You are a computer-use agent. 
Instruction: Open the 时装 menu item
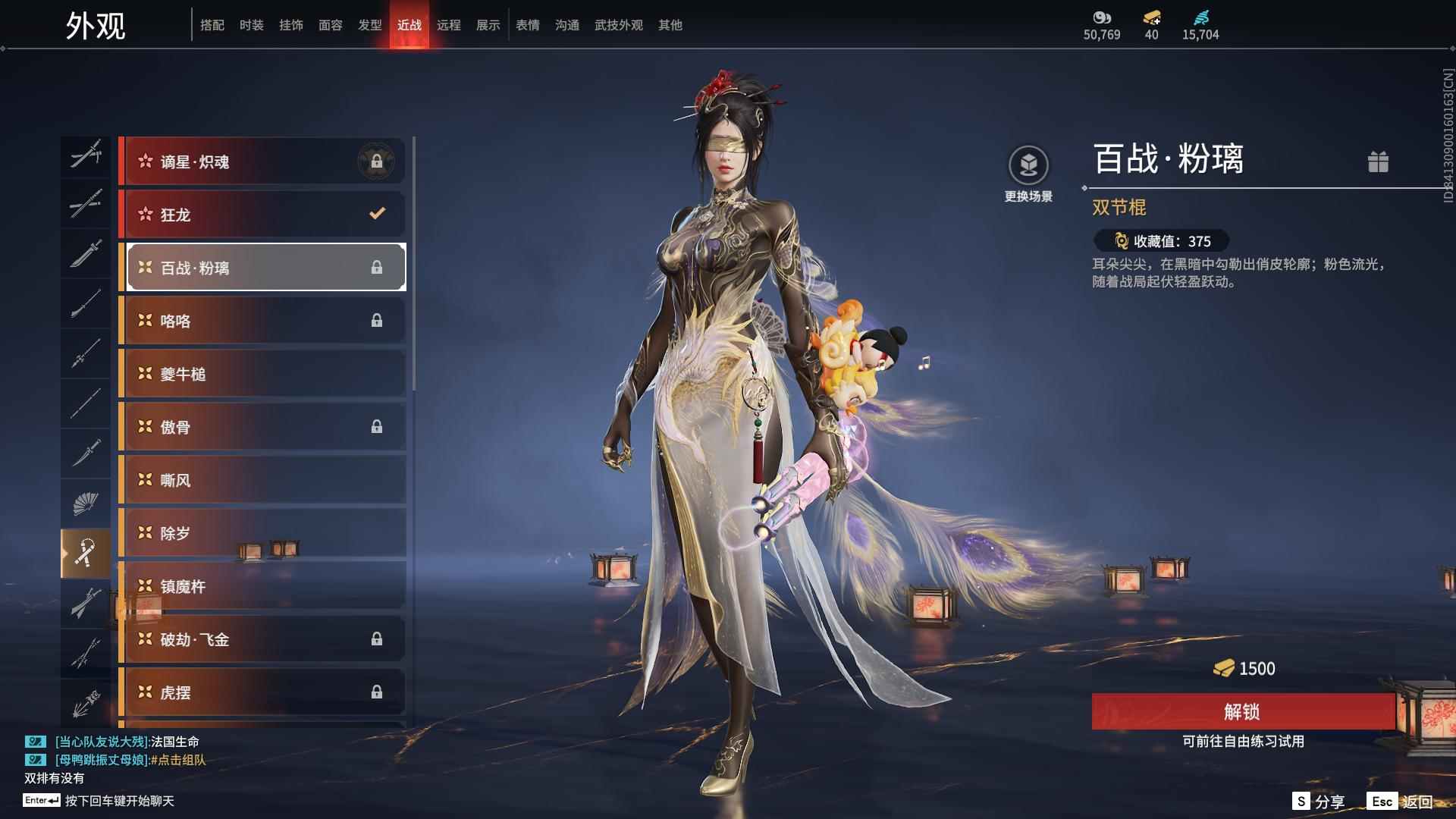(x=252, y=24)
